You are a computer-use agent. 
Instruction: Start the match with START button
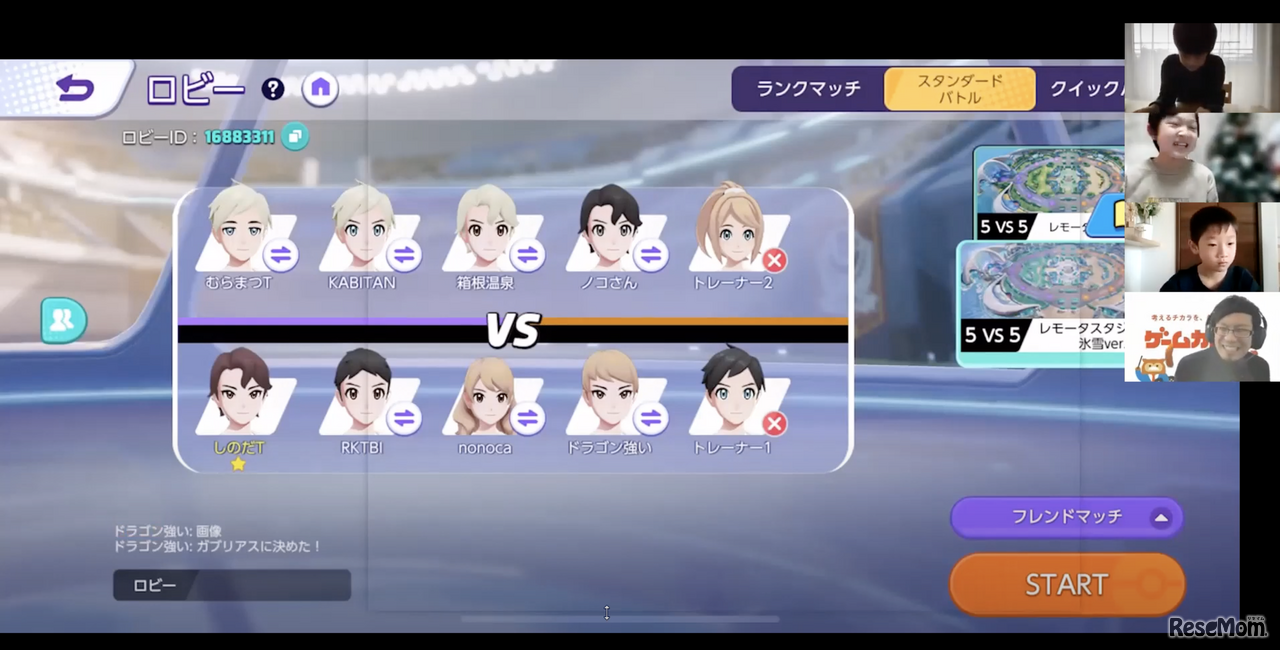(x=1066, y=584)
